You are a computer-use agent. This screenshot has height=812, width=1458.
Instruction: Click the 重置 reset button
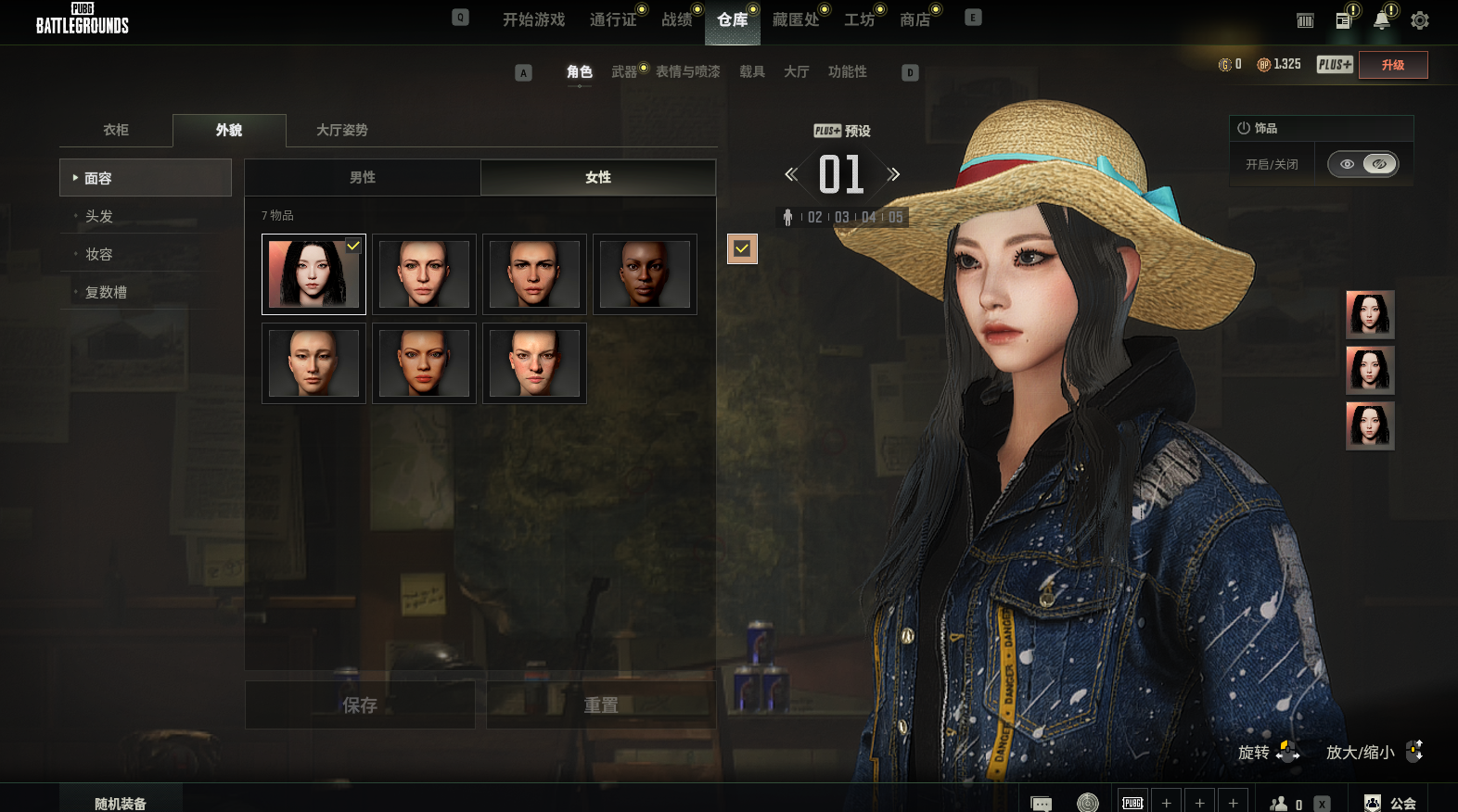point(601,705)
